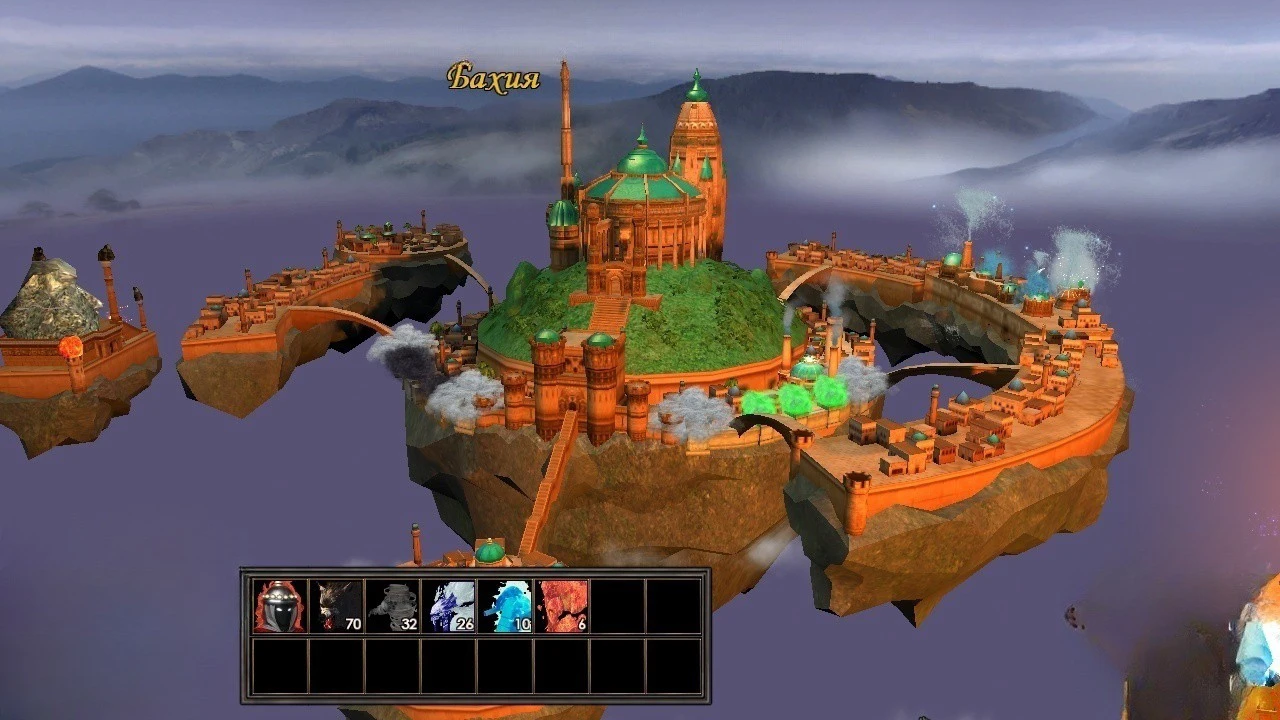Select the hero portrait in the first army slot
The width and height of the screenshot is (1280, 720).
(280, 605)
